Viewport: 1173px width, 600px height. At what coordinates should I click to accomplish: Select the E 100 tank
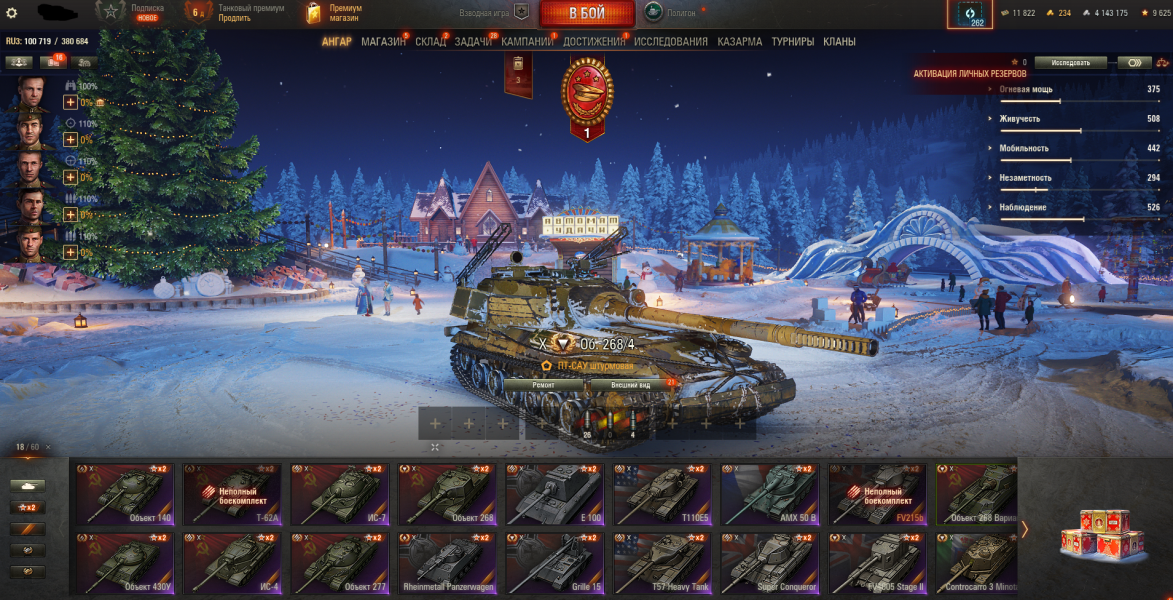(x=554, y=494)
